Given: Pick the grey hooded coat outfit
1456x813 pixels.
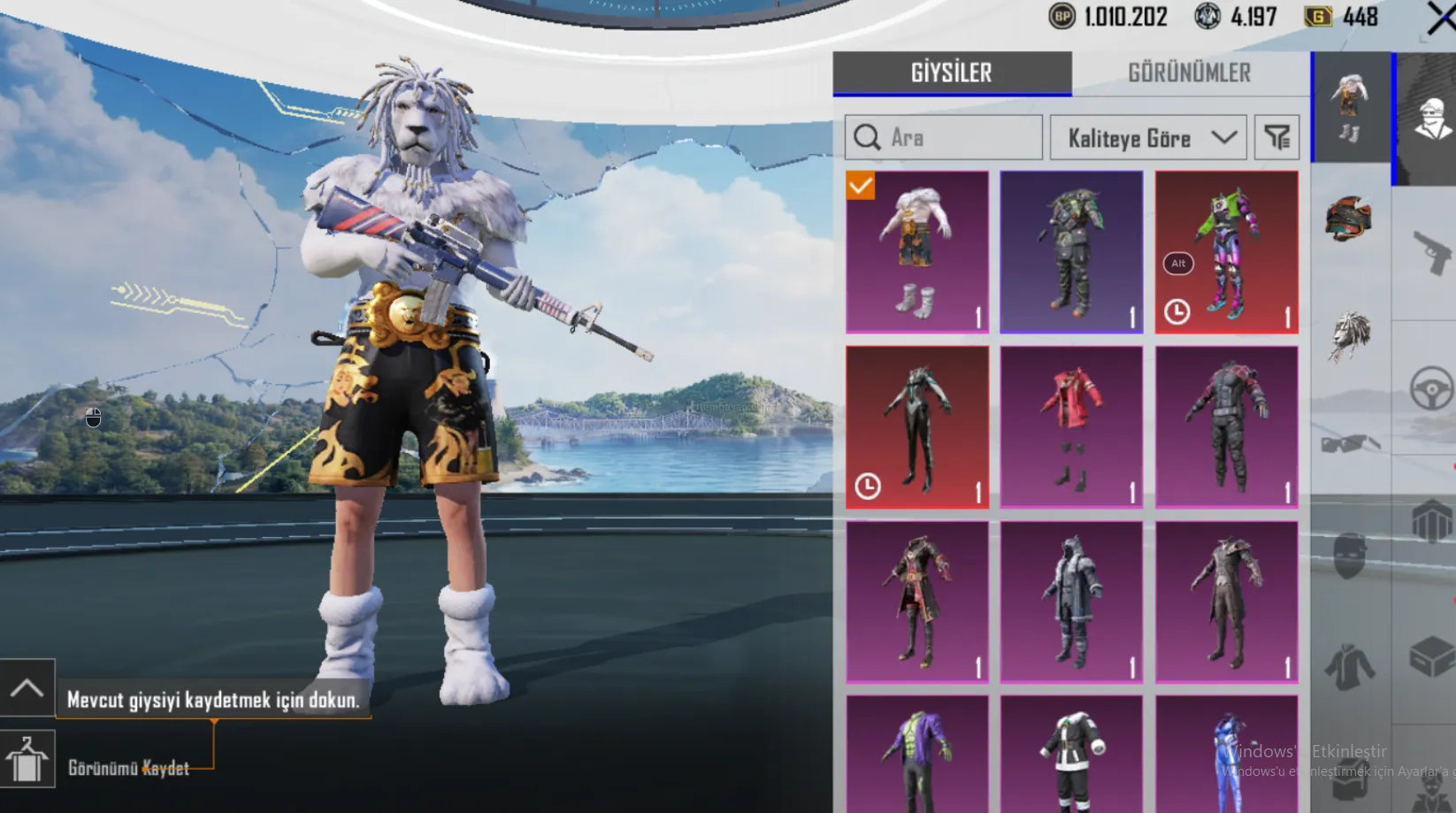Looking at the screenshot, I should pyautogui.click(x=1071, y=602).
